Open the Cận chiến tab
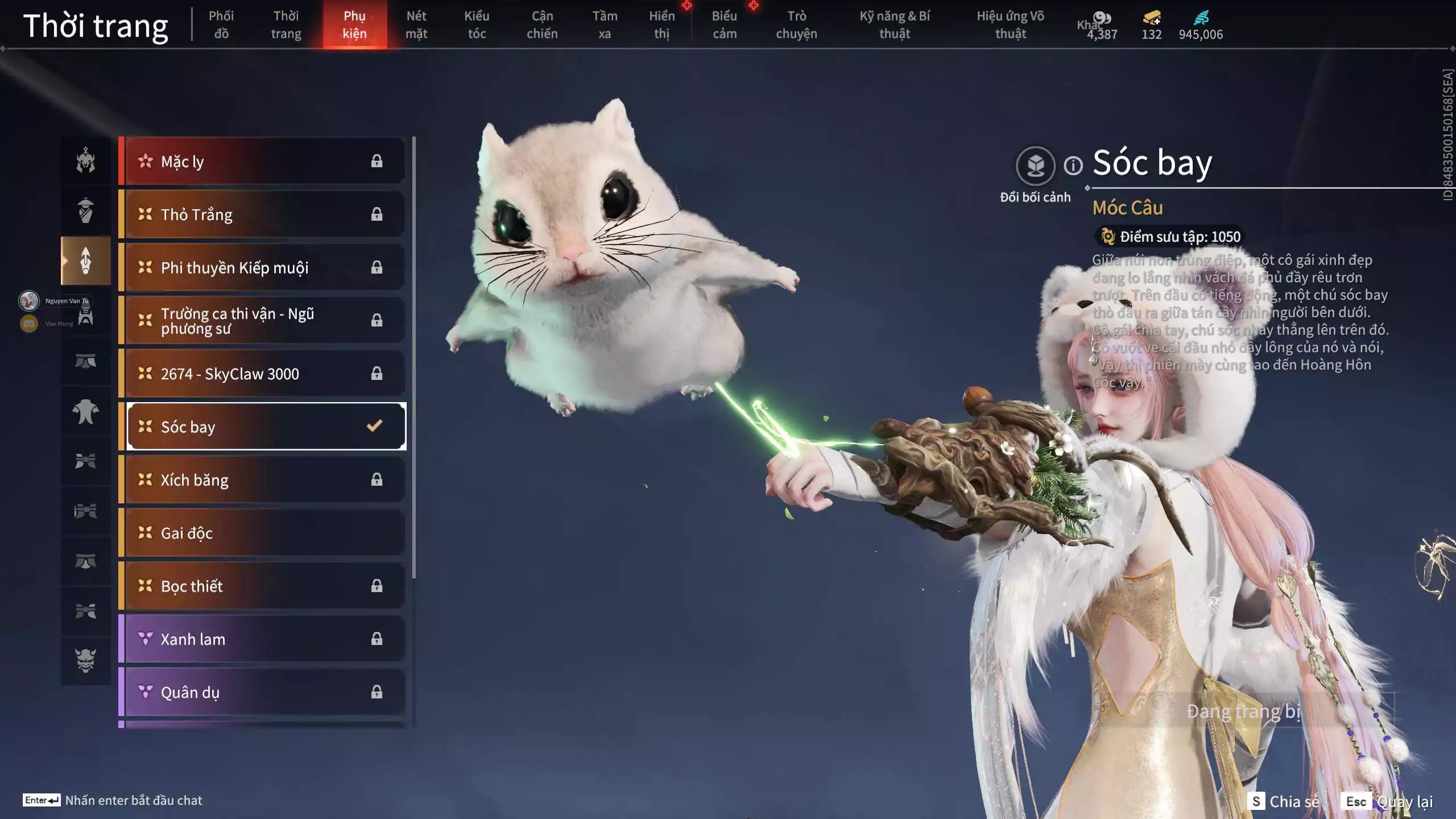1456x819 pixels. click(x=541, y=24)
